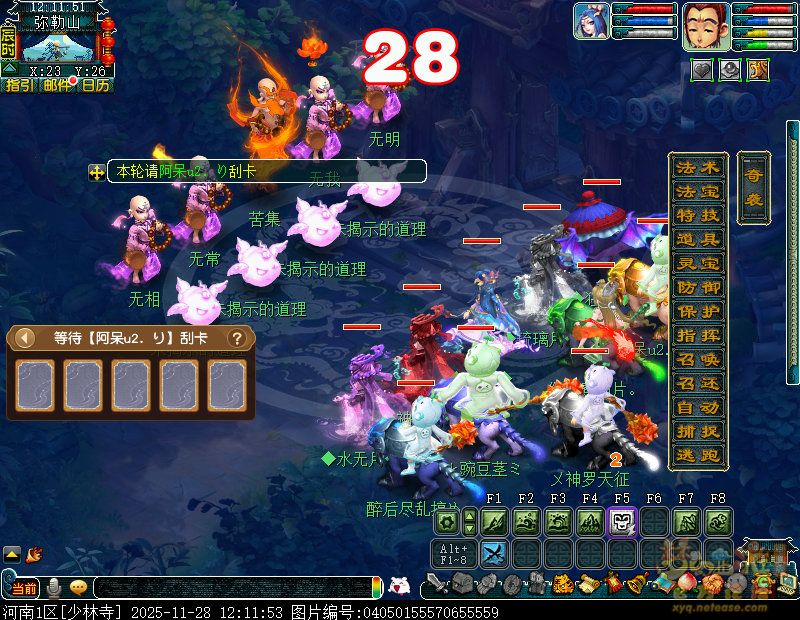800x620 pixels.
Task: Open the 日历 (Calendar) button
Action: pyautogui.click(x=95, y=85)
